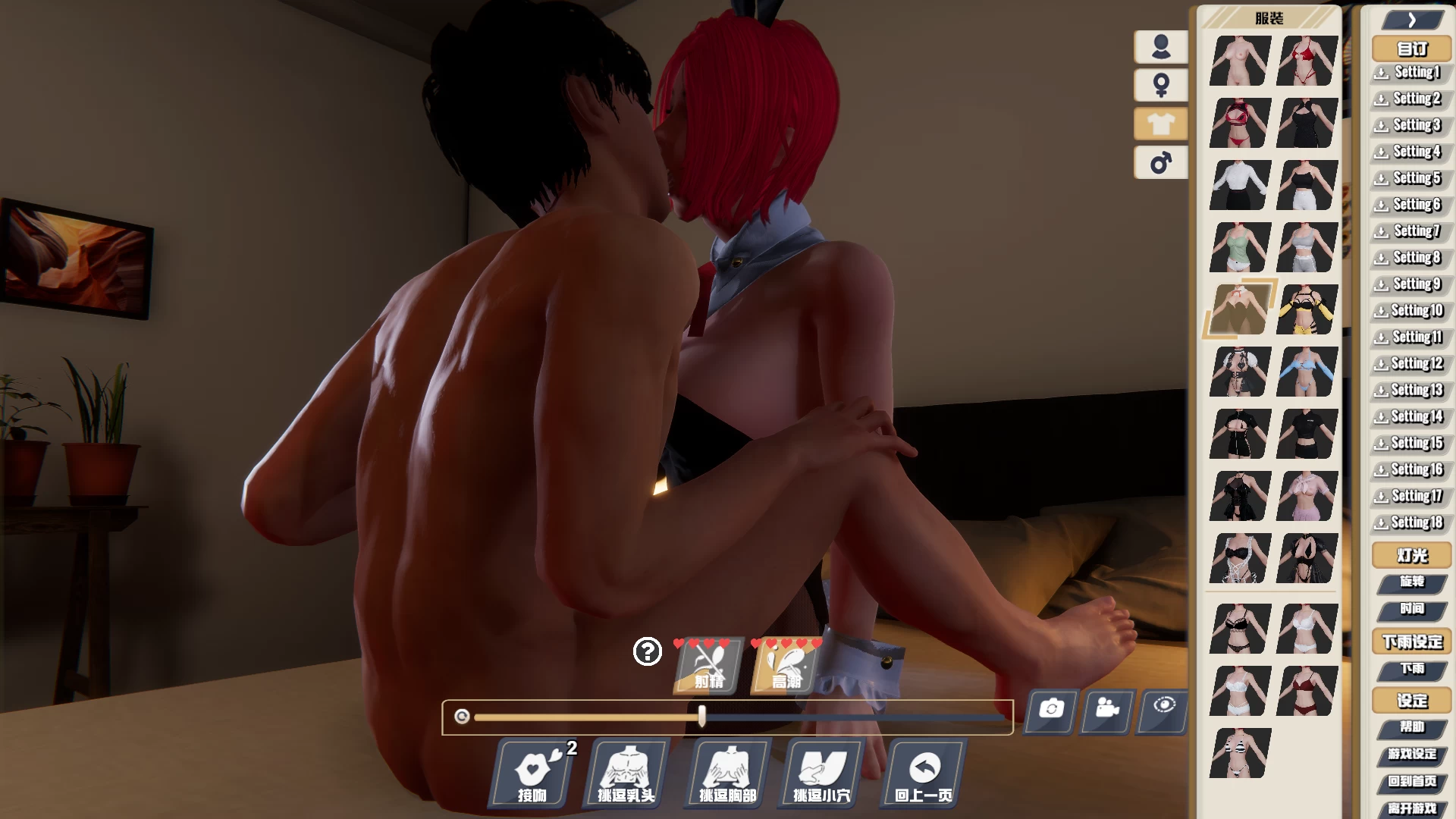Click the question mark help bubble
Image resolution: width=1456 pixels, height=819 pixels.
click(x=647, y=651)
